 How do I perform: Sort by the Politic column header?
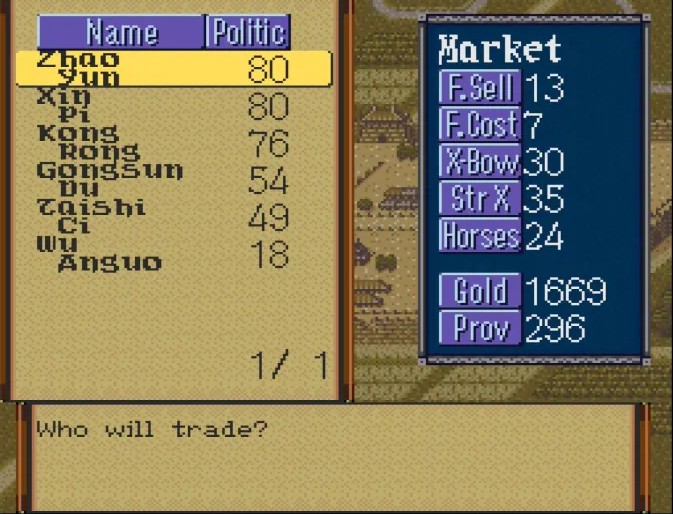(x=248, y=32)
